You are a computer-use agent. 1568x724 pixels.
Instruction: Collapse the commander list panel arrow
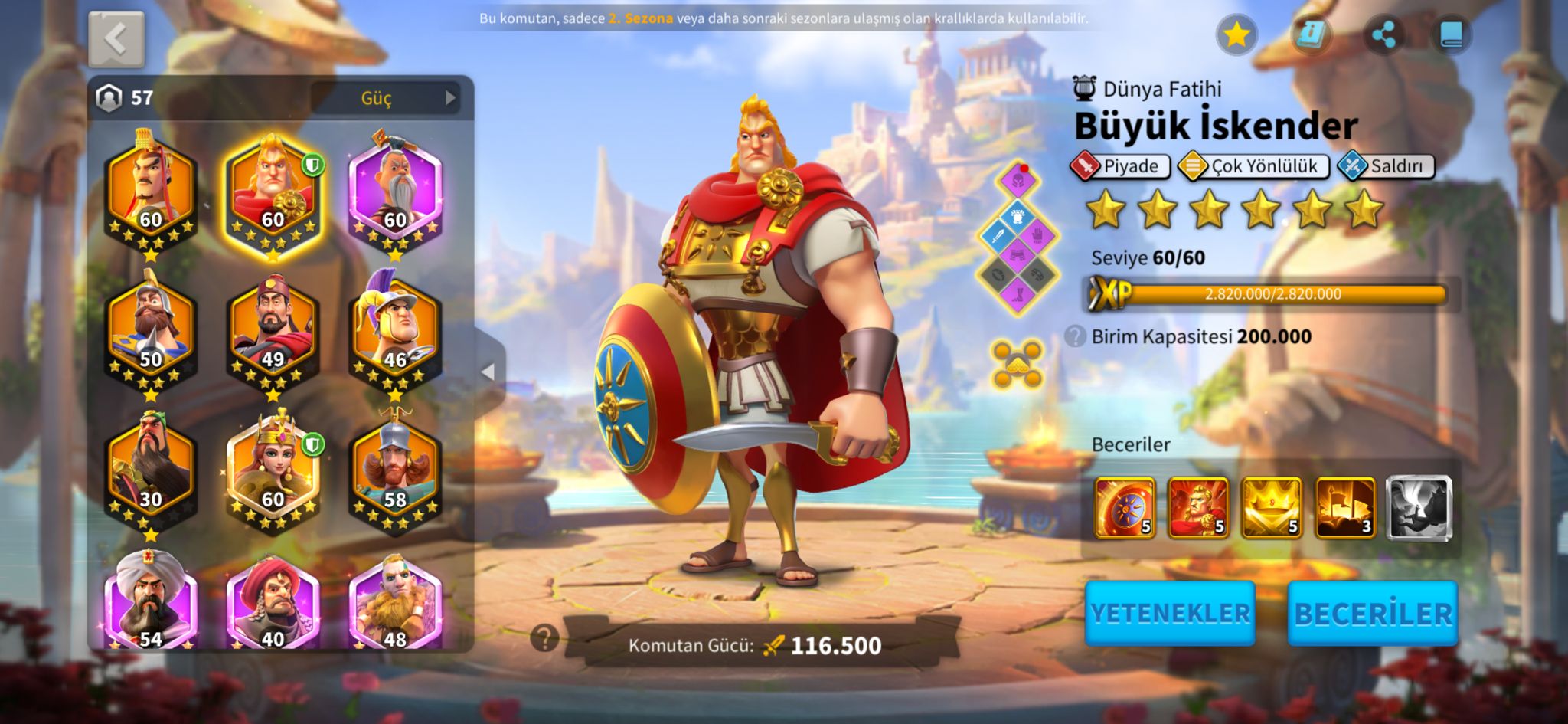click(488, 372)
